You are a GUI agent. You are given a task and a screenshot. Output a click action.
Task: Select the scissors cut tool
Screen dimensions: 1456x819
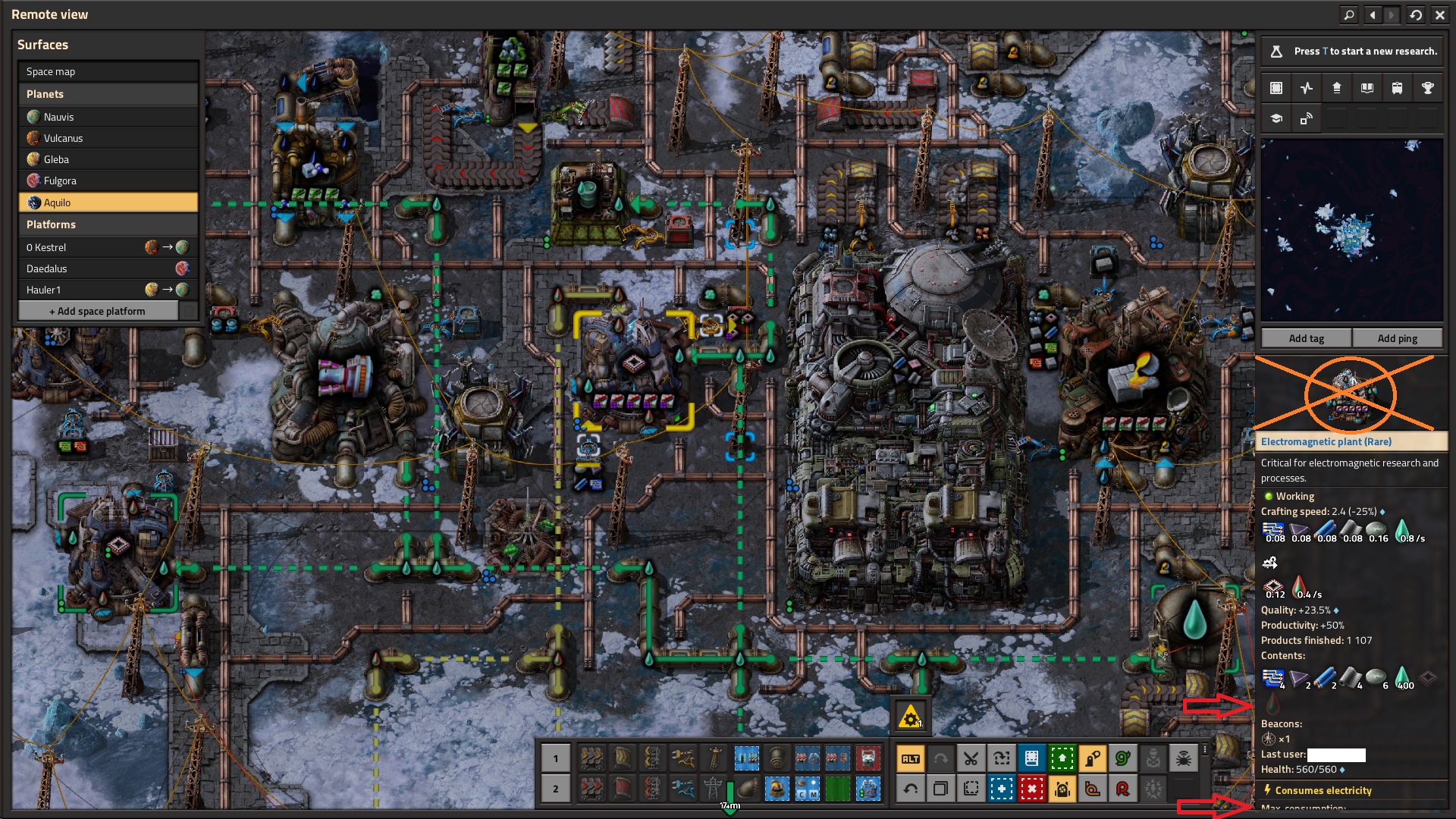coord(971,758)
